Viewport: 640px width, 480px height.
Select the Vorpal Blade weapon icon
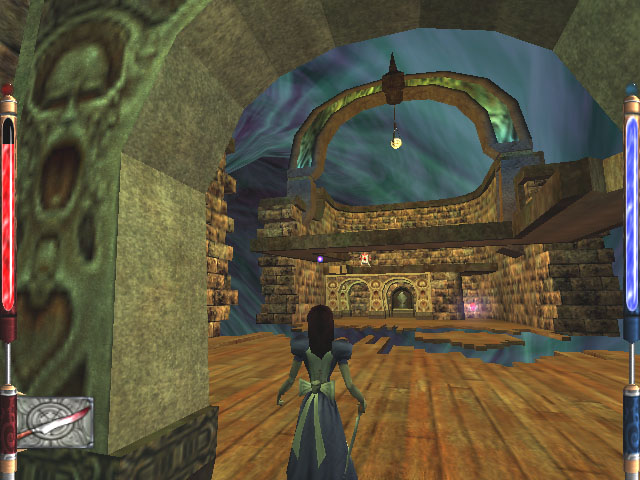pos(54,422)
